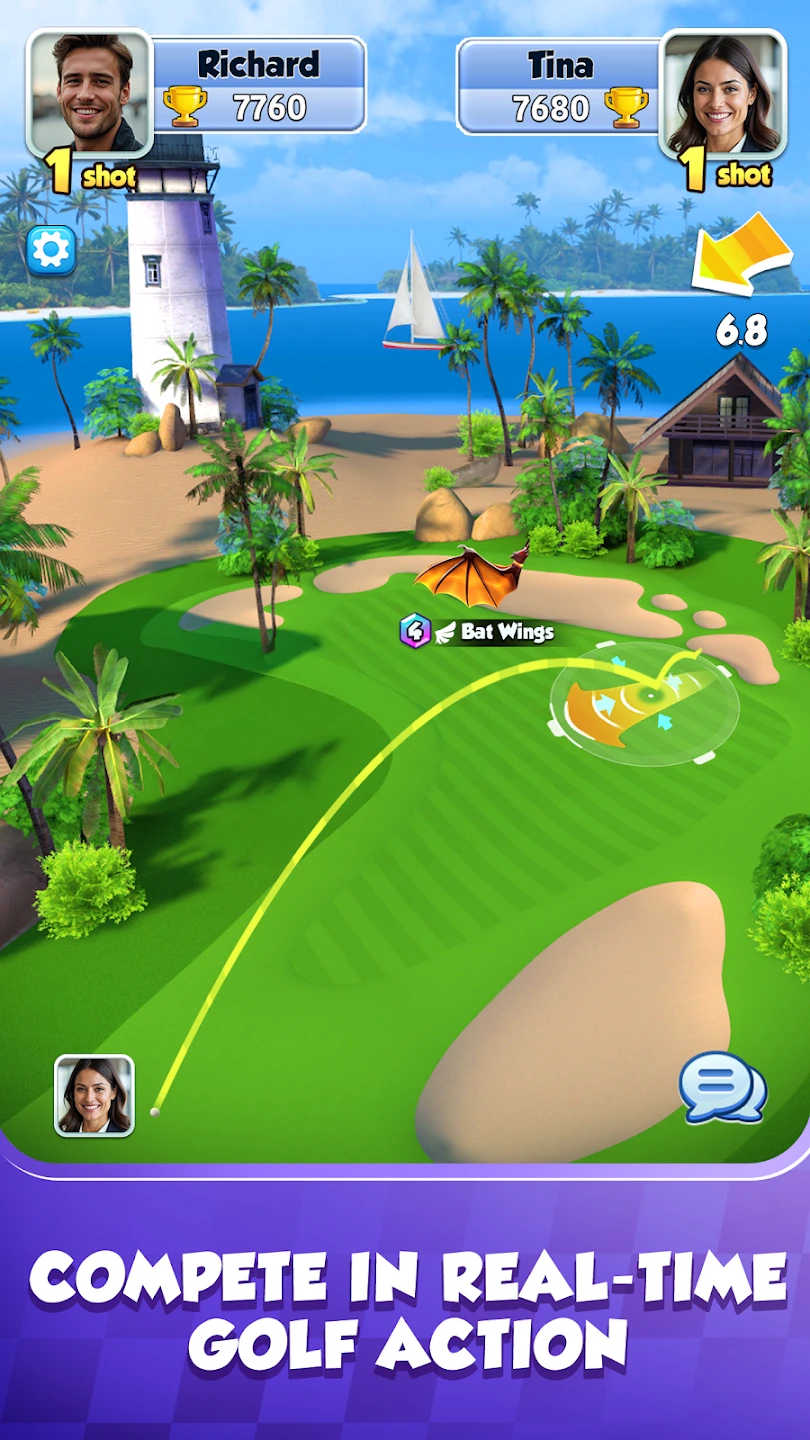The height and width of the screenshot is (1440, 810).
Task: Open settings with the blue gear icon
Action: coord(51,250)
